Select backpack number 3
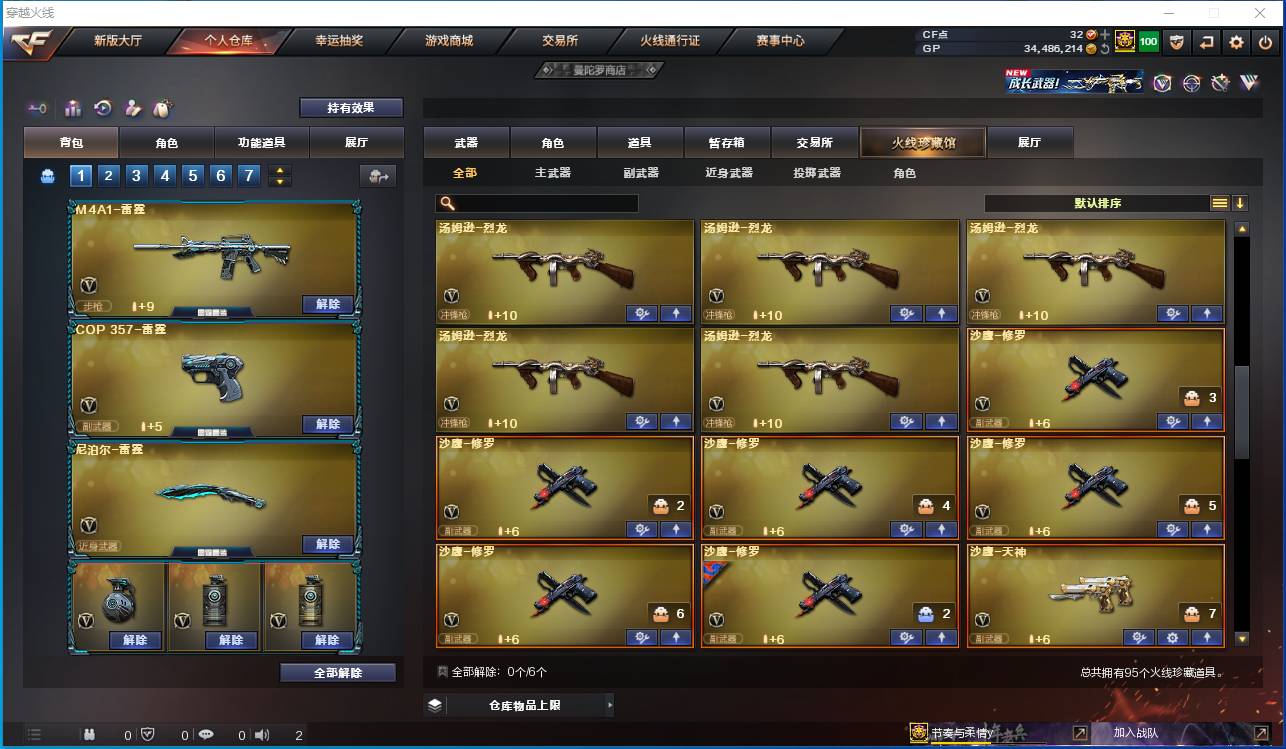Screen dimensions: 1286x749 pyautogui.click(x=136, y=175)
